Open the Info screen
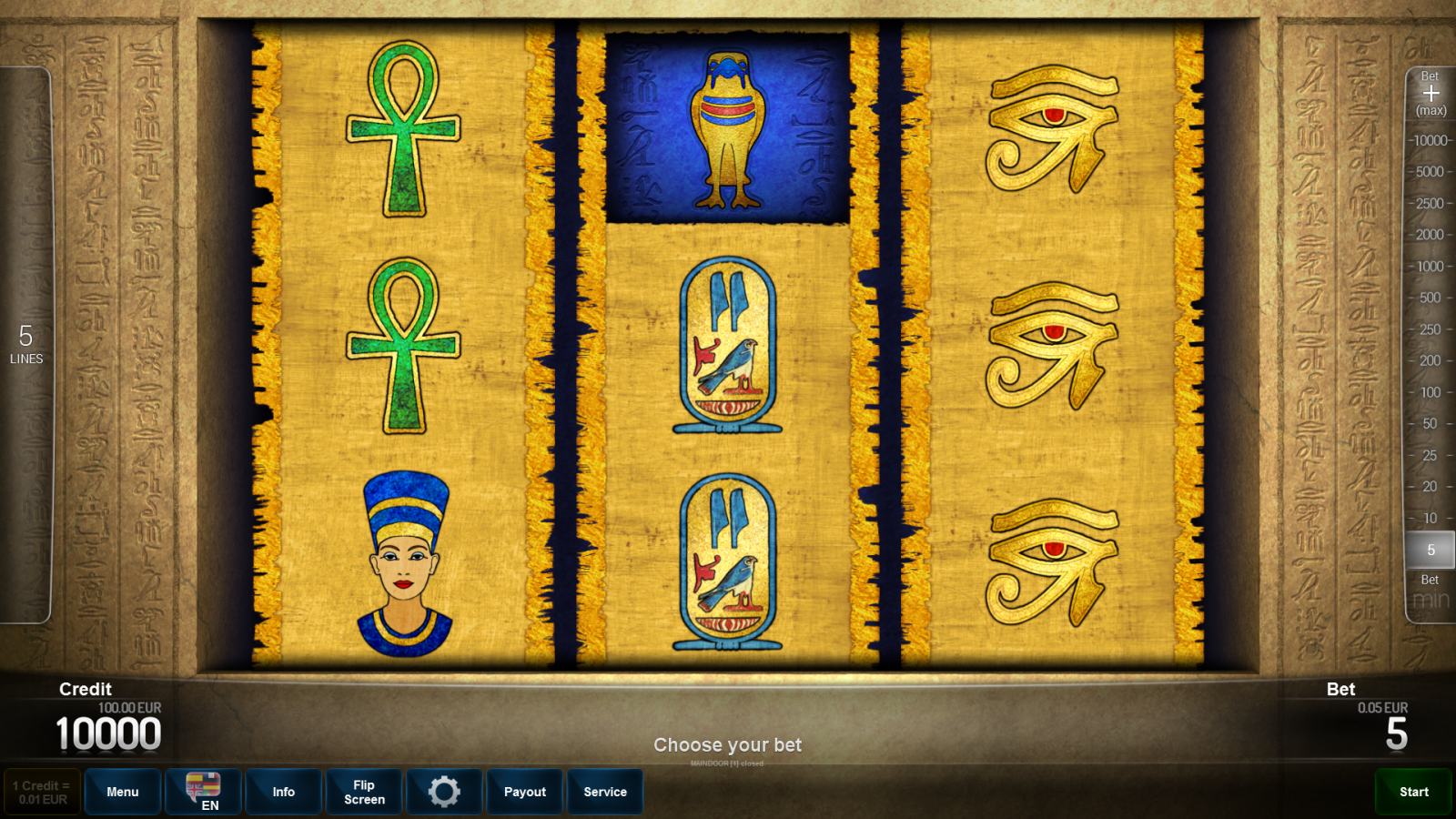 coord(283,792)
